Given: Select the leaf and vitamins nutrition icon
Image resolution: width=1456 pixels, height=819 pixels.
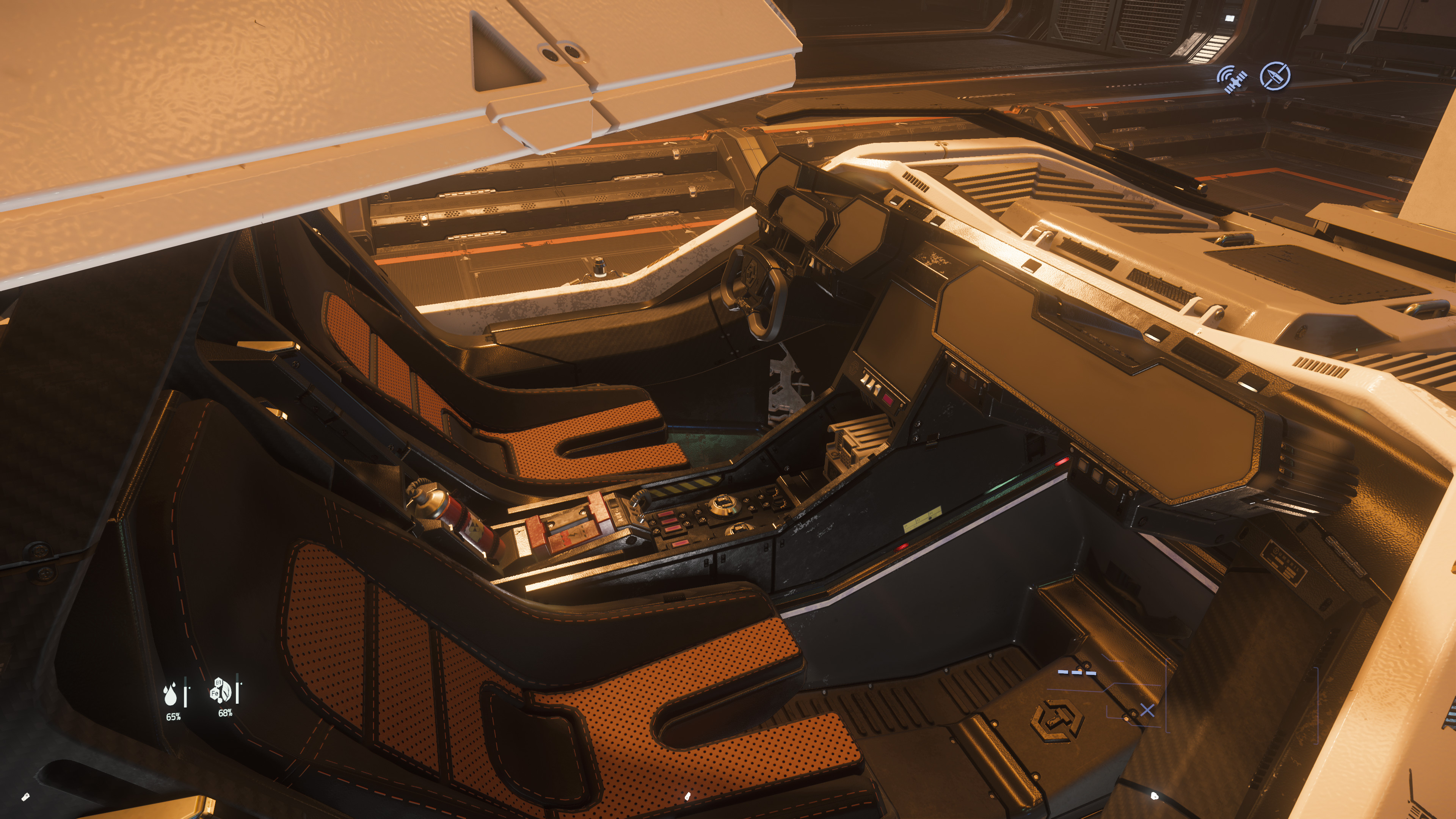Looking at the screenshot, I should [221, 690].
